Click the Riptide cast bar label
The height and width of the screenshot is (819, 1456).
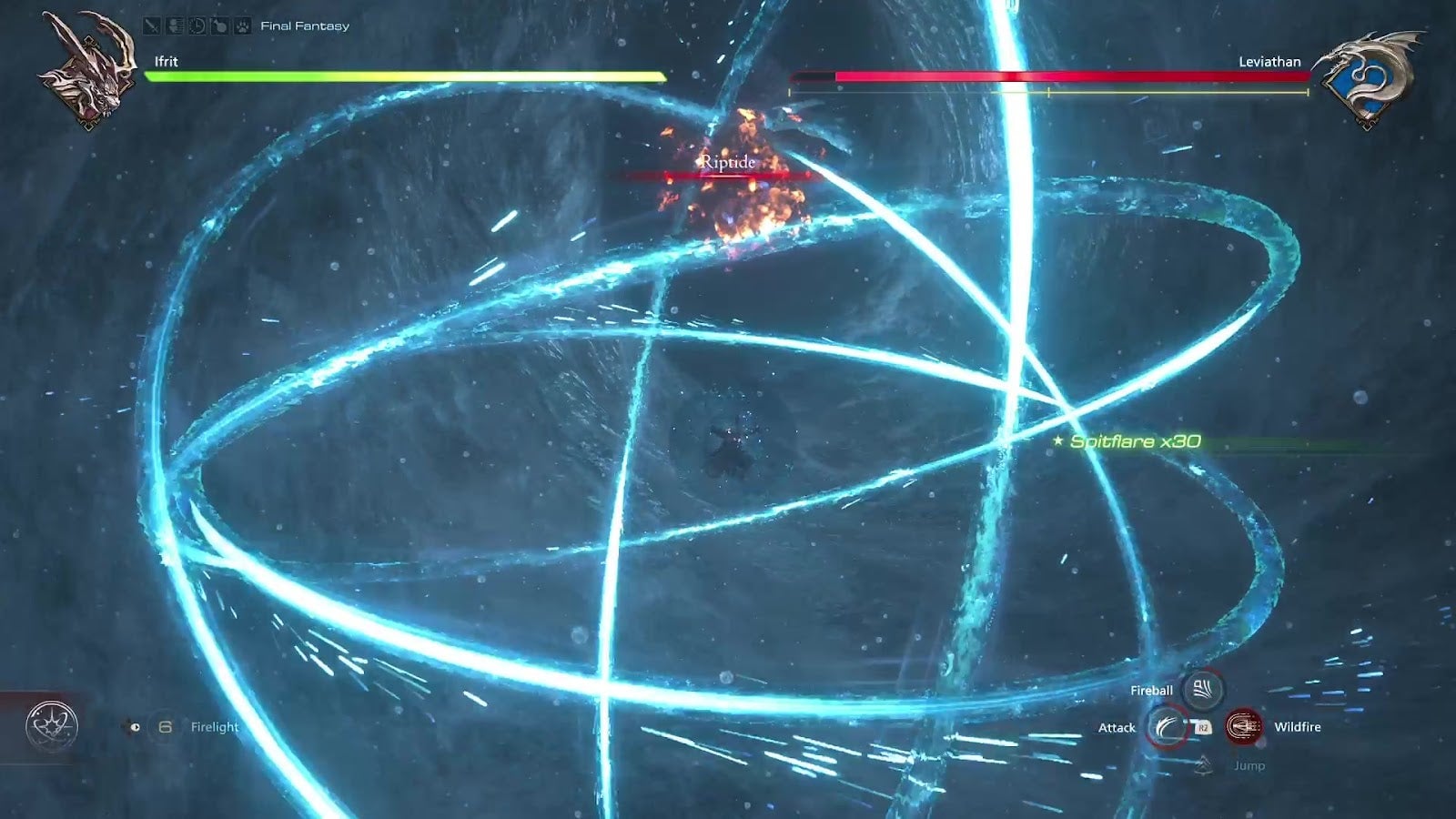coord(726,164)
